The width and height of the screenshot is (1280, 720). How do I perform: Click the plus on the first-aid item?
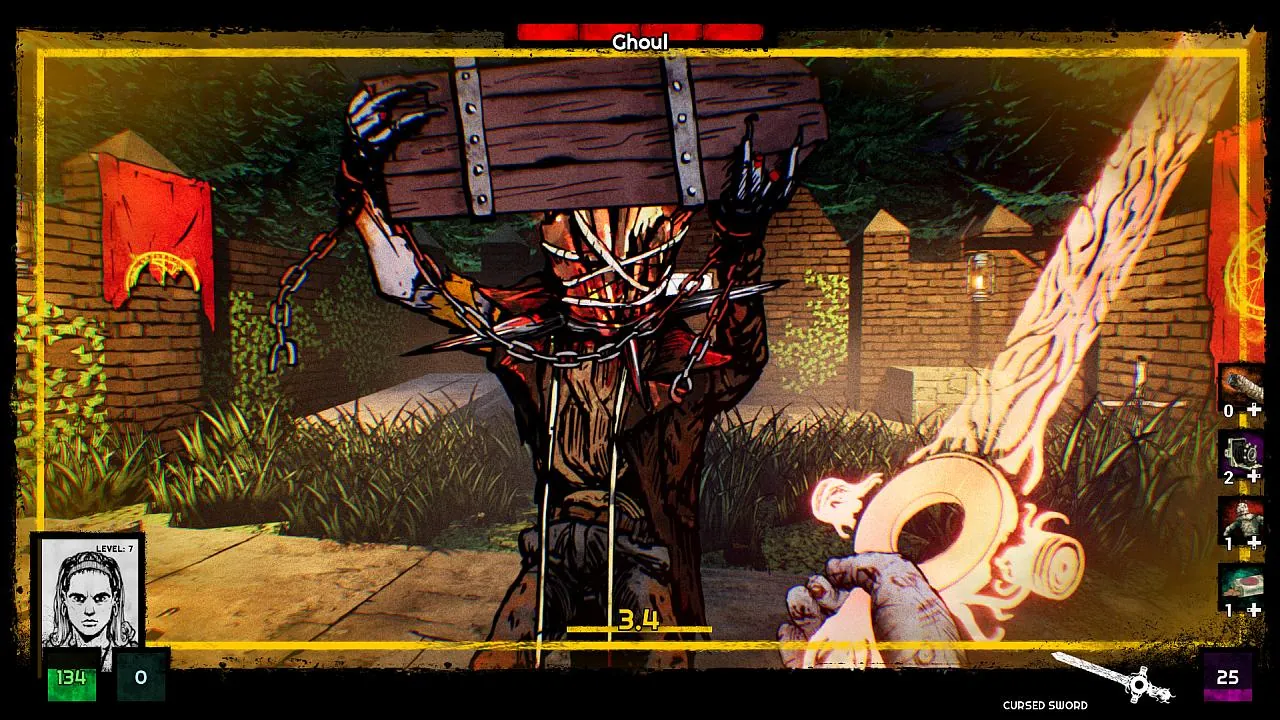click(1253, 610)
